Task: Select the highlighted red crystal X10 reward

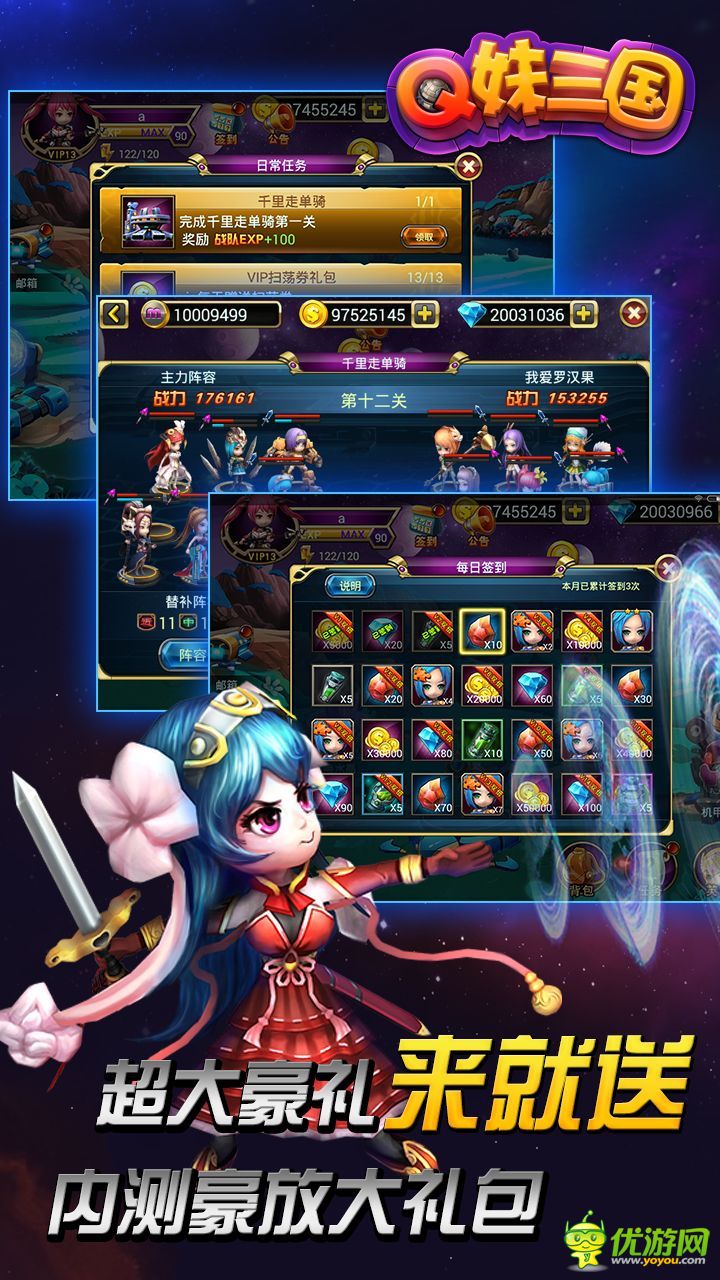Action: 482,632
